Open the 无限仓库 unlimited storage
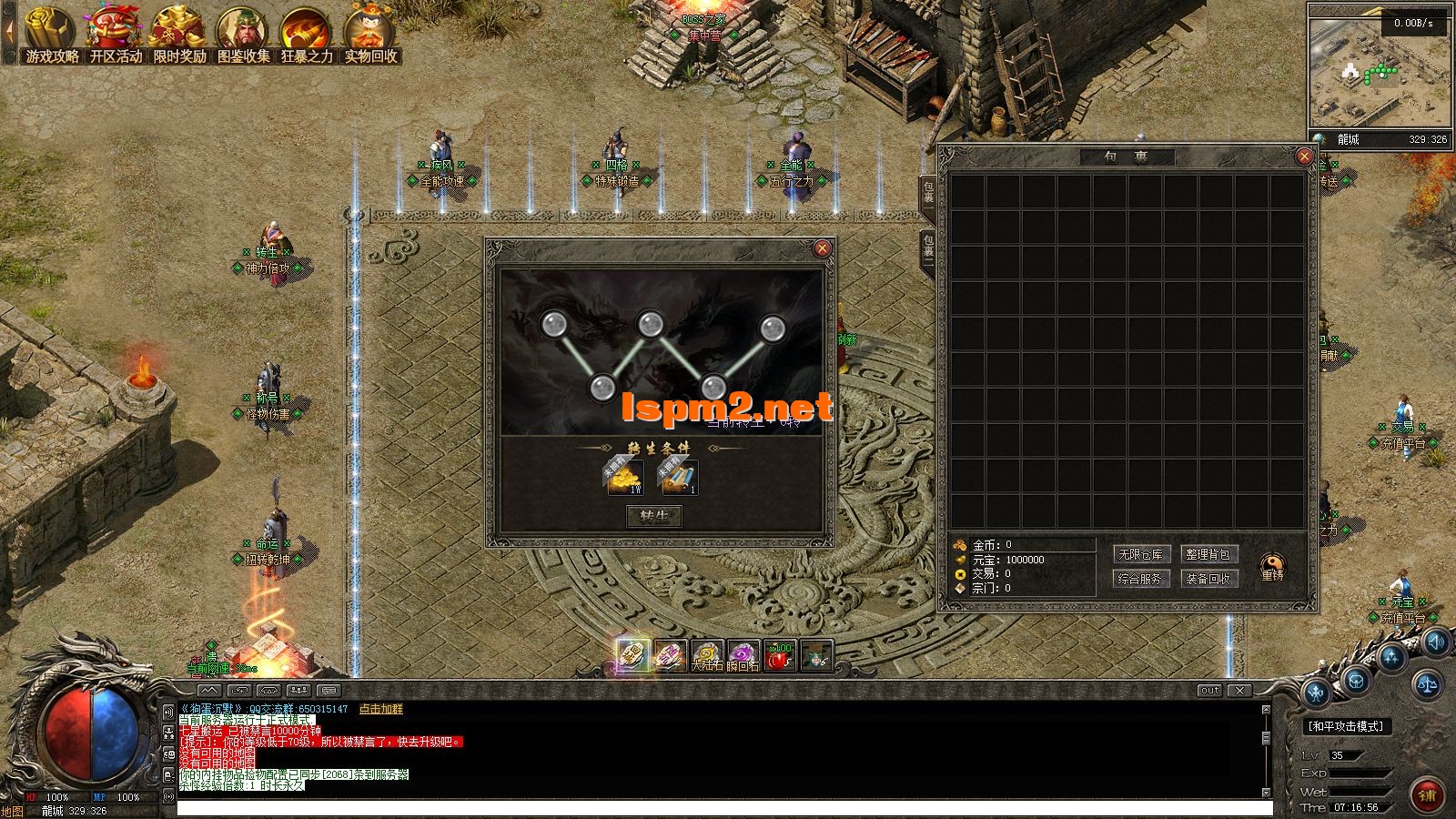The height and width of the screenshot is (819, 1456). coord(1140,554)
